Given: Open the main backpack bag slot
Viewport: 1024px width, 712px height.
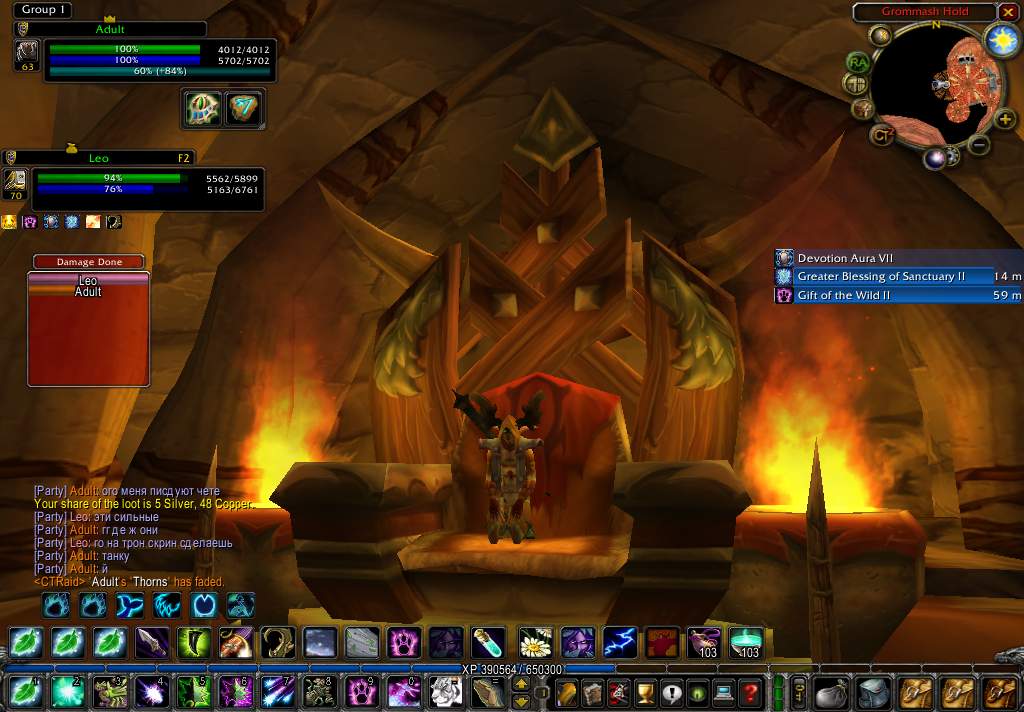Looking at the screenshot, I should (x=999, y=691).
